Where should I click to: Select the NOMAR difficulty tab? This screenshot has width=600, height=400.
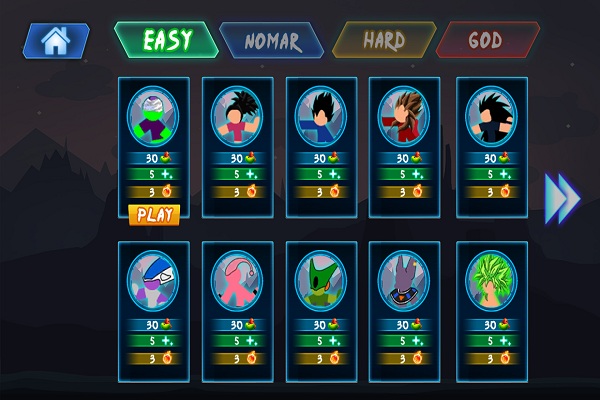pyautogui.click(x=271, y=41)
